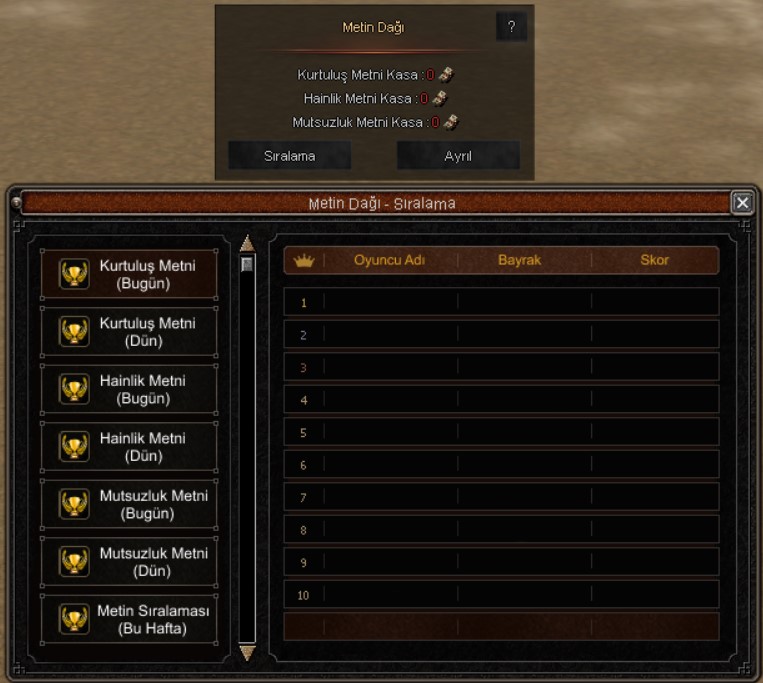This screenshot has height=683, width=763.
Task: Choose Mutsuzluk Metni (Bugün) ranking
Action: [x=129, y=504]
